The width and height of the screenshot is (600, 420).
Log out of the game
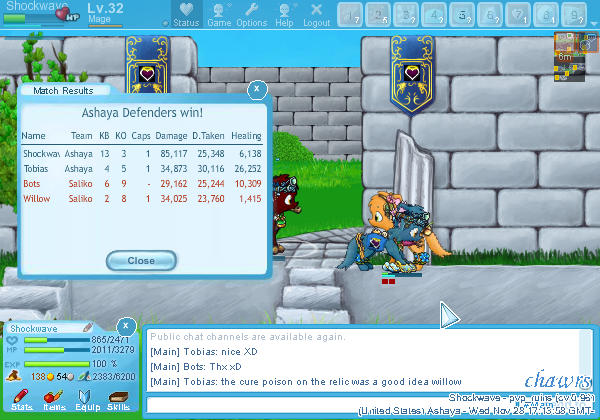tap(316, 14)
